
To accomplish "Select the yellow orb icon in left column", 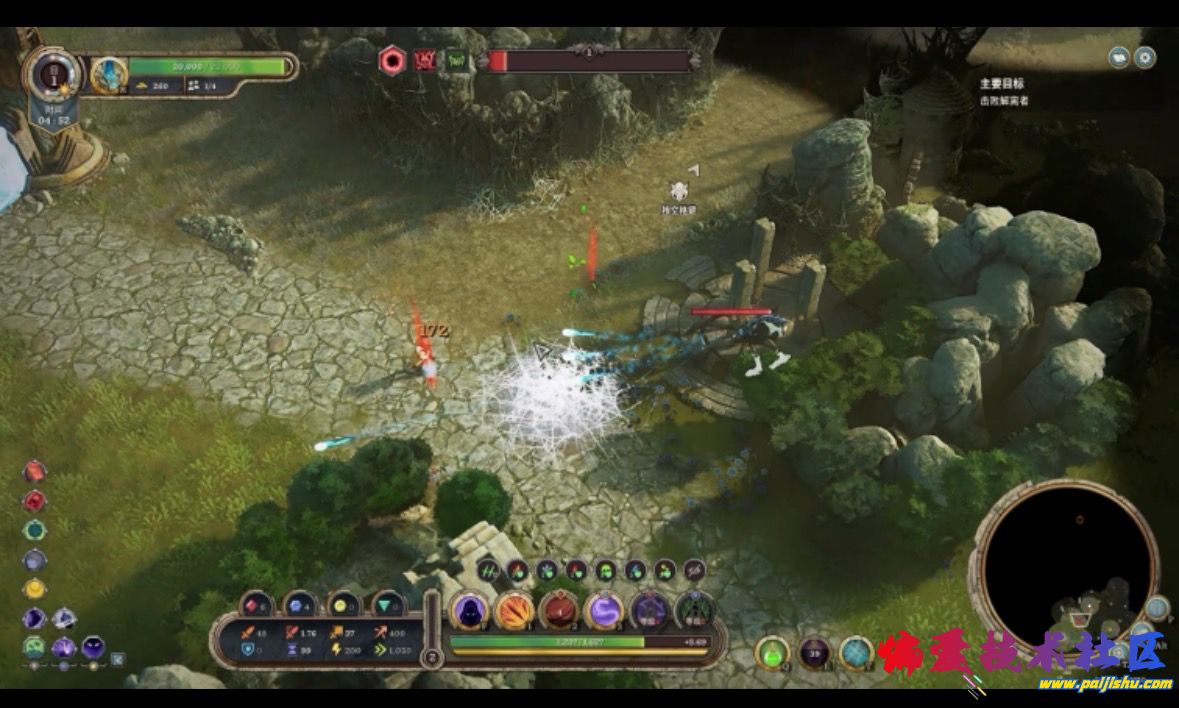I will 35,588.
